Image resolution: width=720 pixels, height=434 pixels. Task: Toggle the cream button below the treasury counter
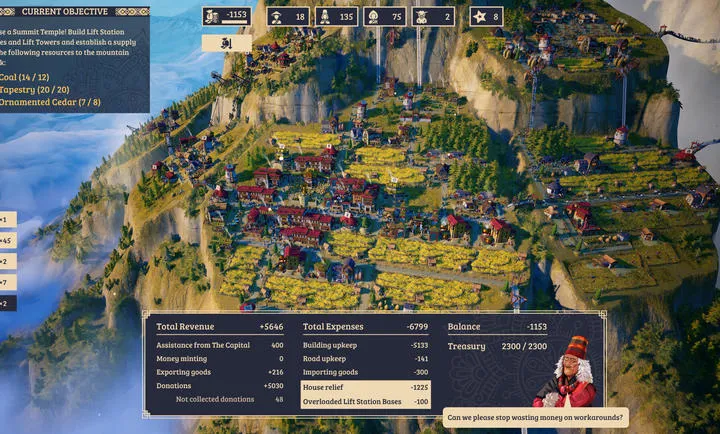point(226,43)
